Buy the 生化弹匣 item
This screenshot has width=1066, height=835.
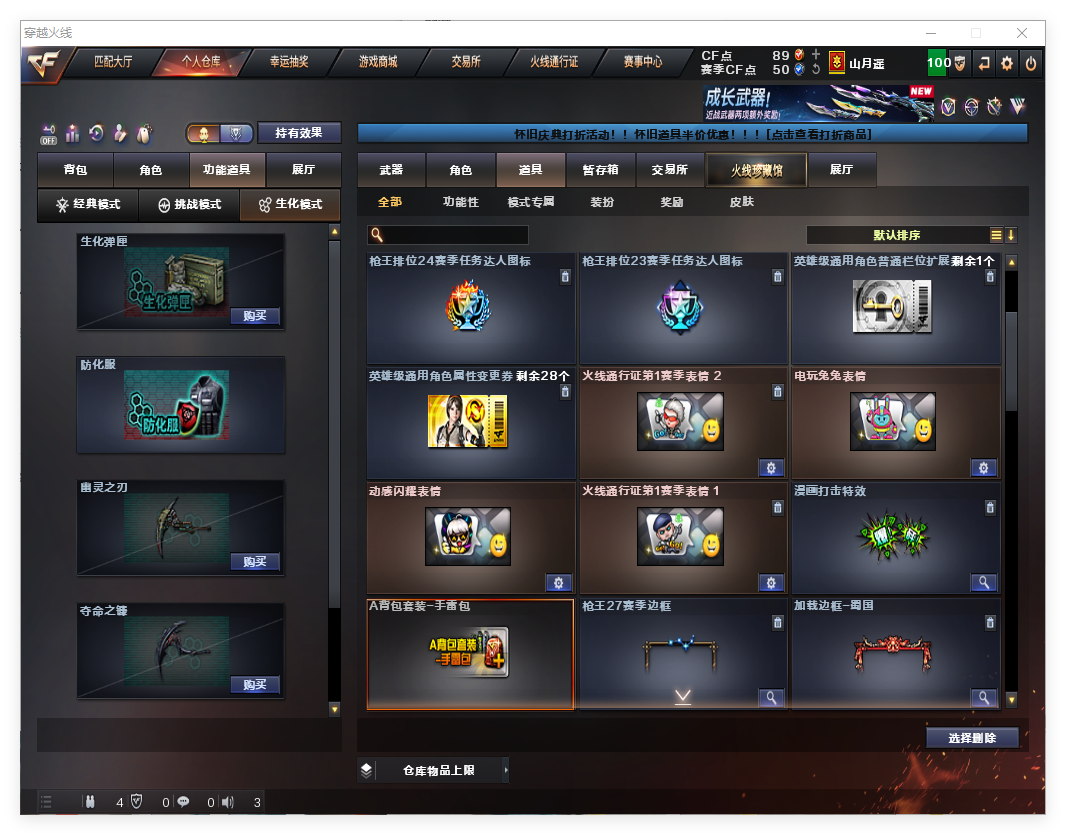click(255, 316)
